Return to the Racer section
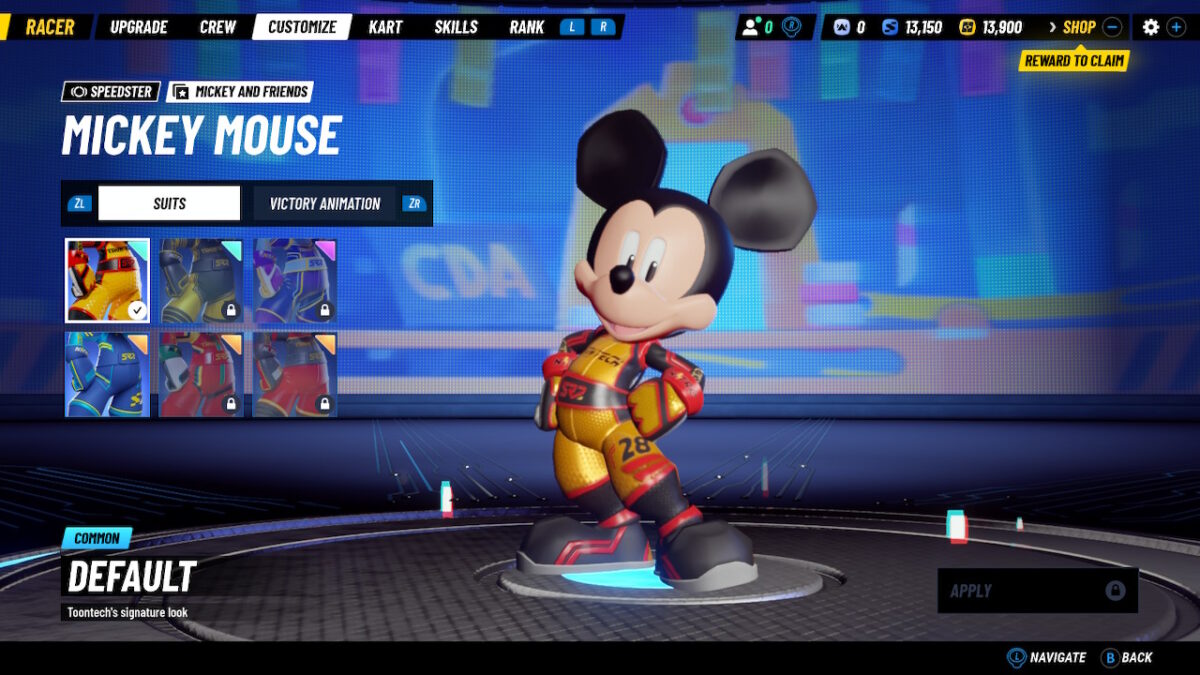Image resolution: width=1200 pixels, height=675 pixels. (50, 27)
